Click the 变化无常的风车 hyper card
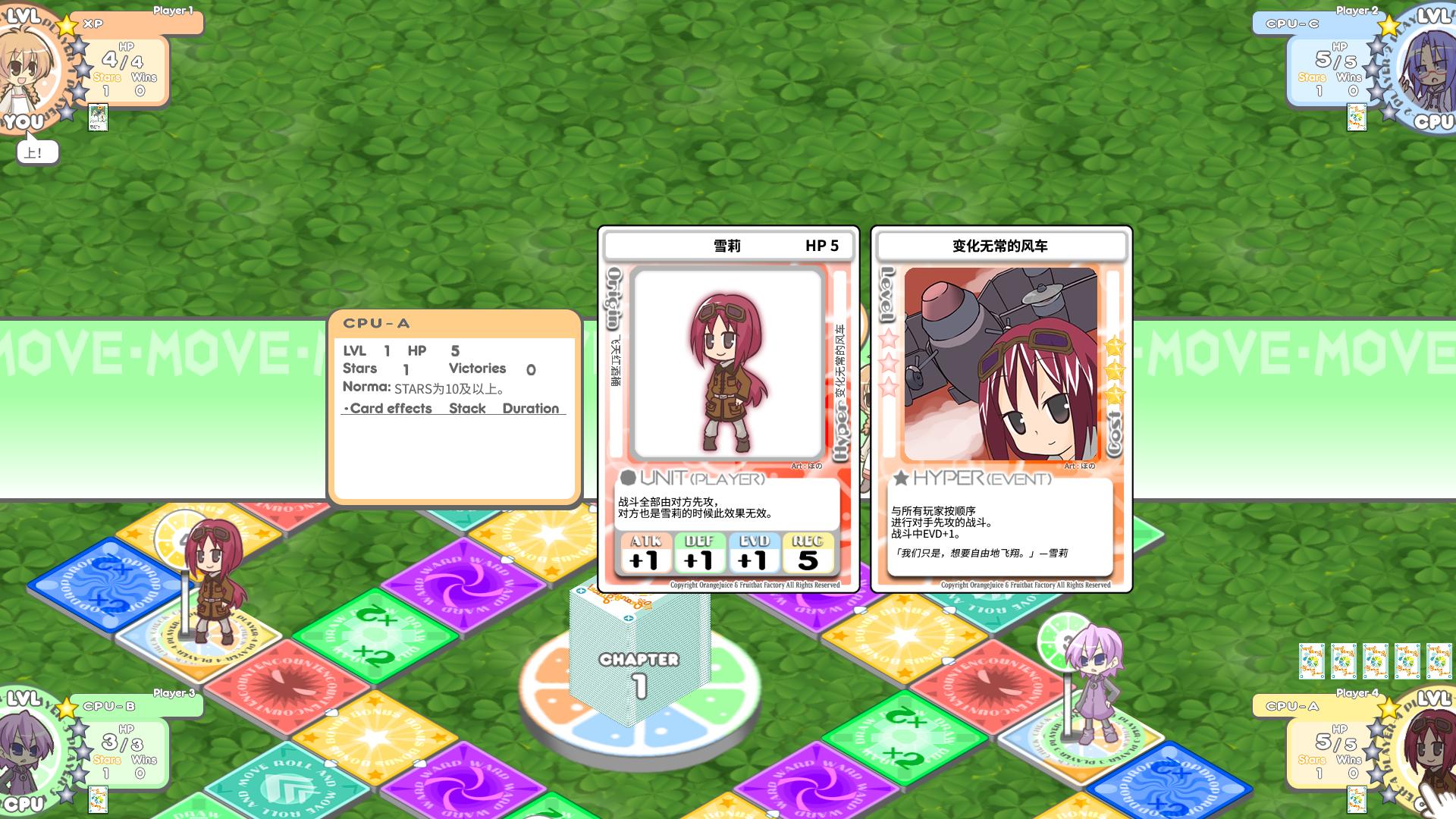1456x819 pixels. pos(1001,408)
